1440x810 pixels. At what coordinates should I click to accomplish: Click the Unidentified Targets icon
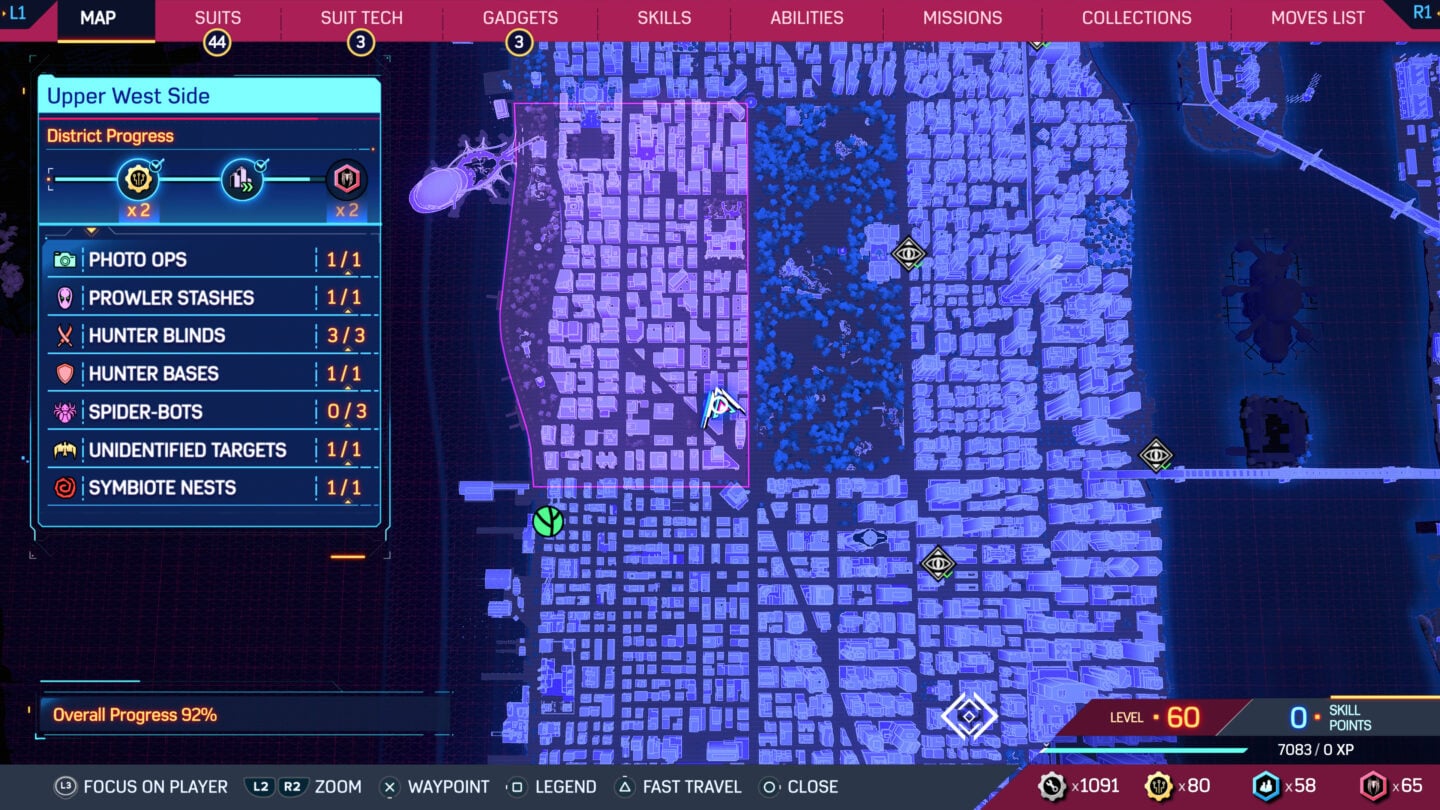[x=68, y=449]
